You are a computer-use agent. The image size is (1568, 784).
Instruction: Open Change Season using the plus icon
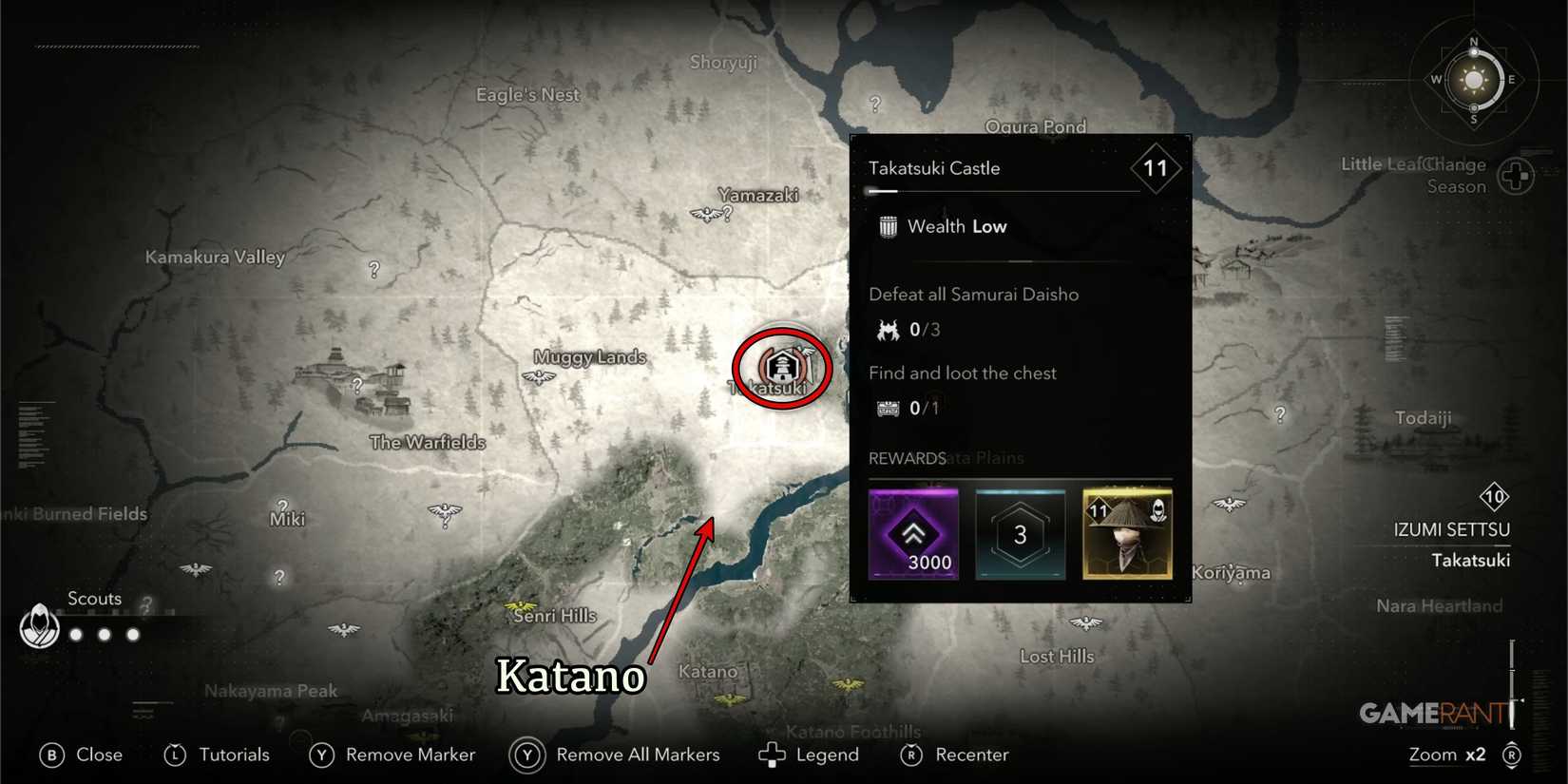pos(1514,175)
